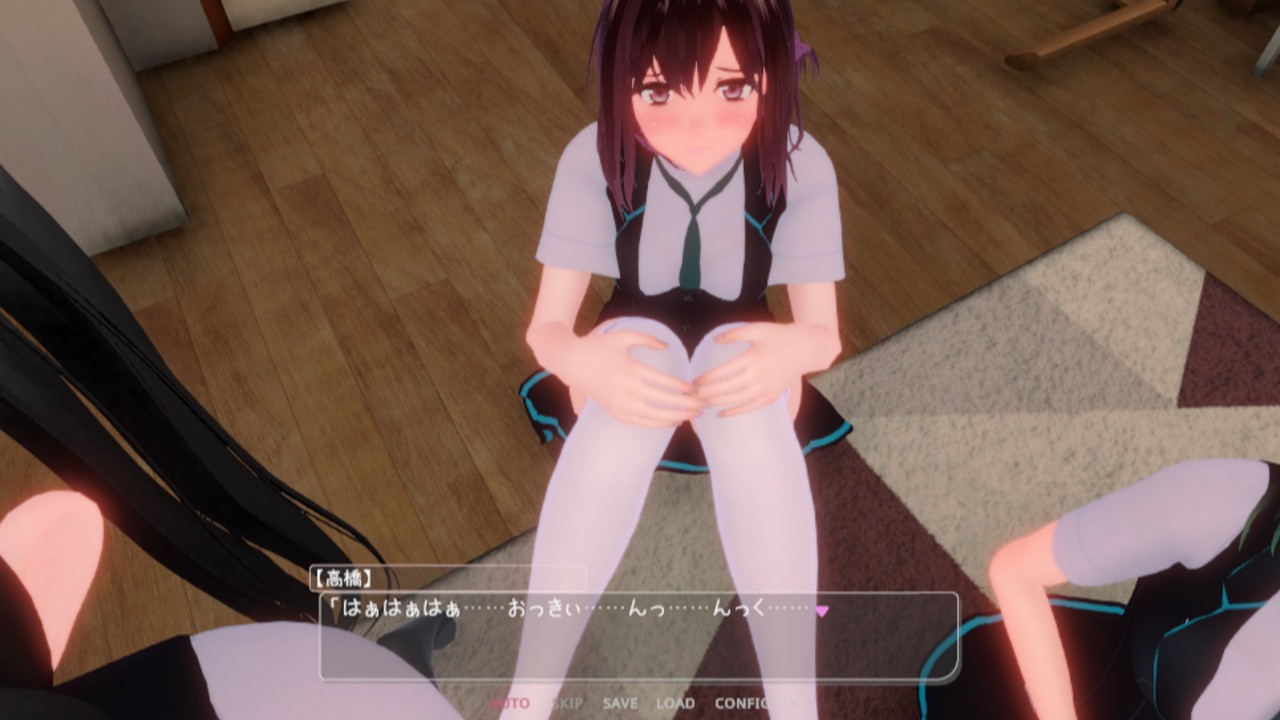Viewport: 1280px width, 720px height.
Task: Open save slots by pressing SAVE
Action: (x=619, y=704)
